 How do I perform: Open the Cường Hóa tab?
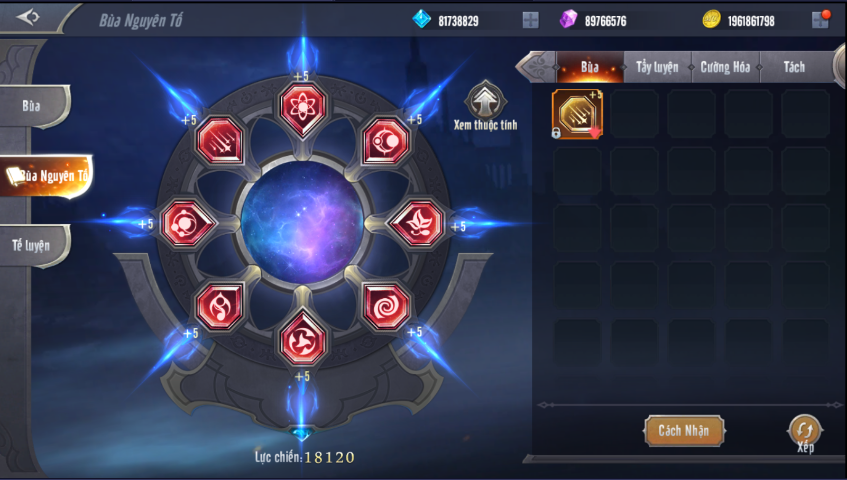pyautogui.click(x=726, y=67)
